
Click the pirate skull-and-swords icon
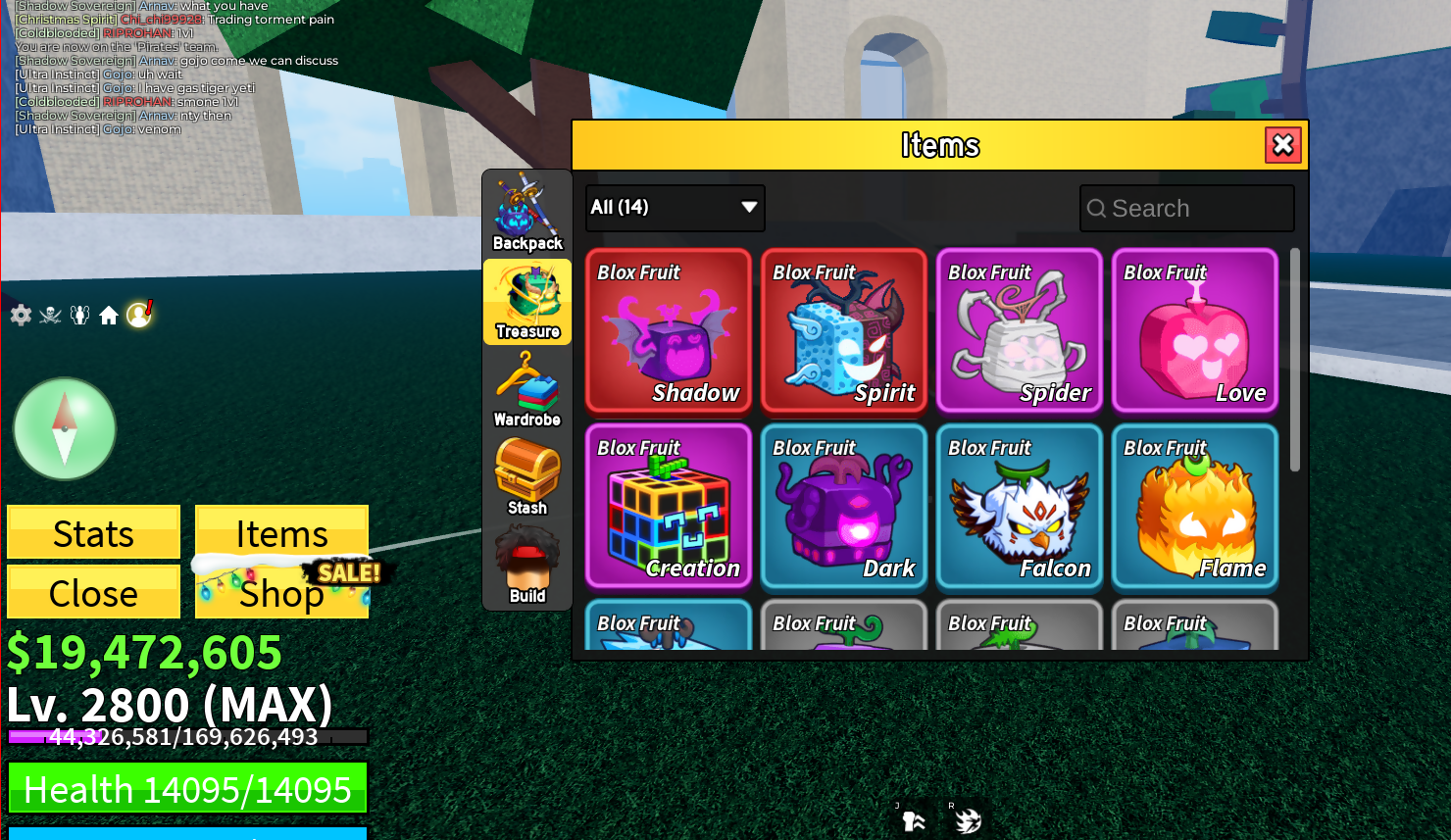point(49,316)
